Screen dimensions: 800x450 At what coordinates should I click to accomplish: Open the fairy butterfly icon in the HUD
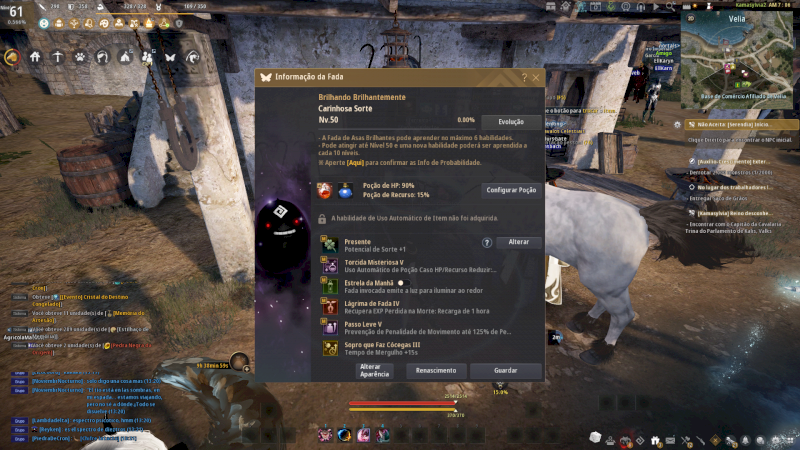click(x=170, y=57)
